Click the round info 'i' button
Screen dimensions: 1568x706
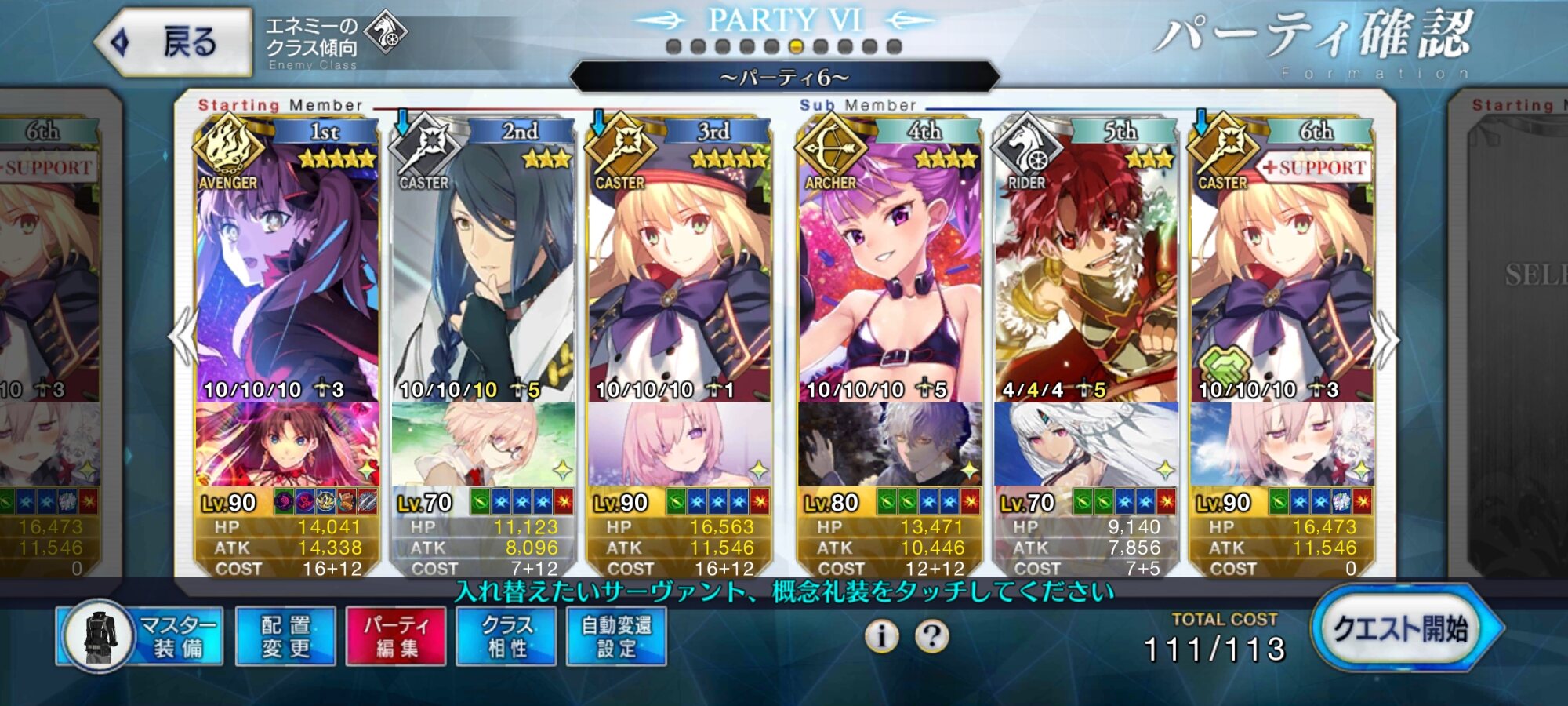point(881,636)
